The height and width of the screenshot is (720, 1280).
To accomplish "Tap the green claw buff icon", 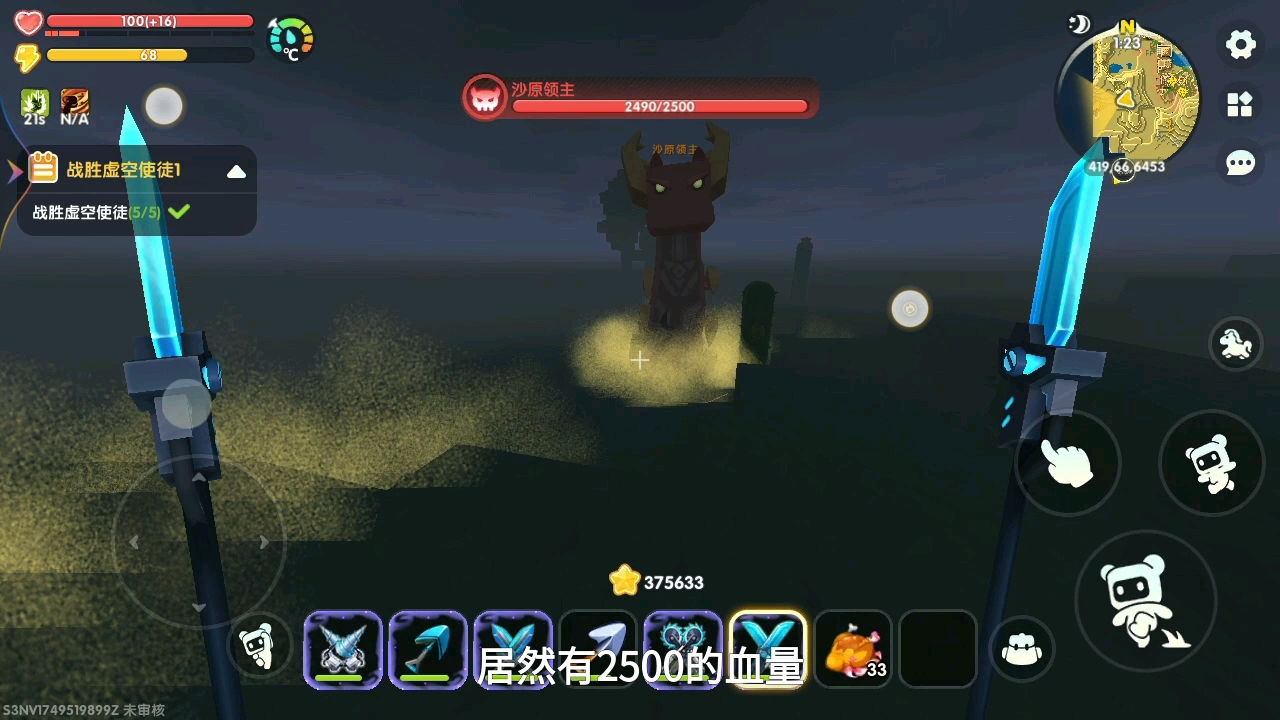I will [x=35, y=106].
